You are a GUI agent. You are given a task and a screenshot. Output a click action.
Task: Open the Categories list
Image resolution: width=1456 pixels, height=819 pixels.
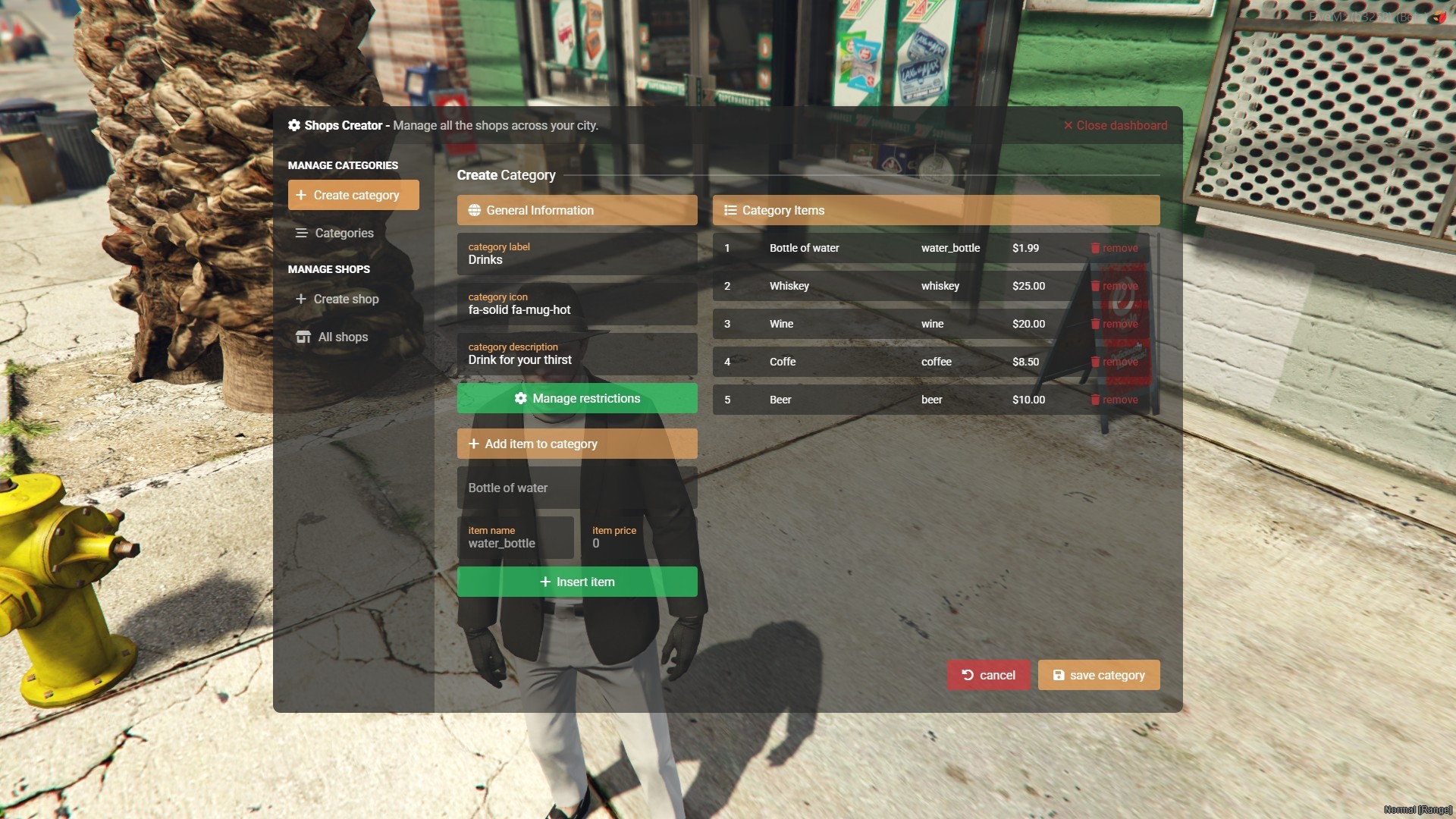(x=344, y=233)
